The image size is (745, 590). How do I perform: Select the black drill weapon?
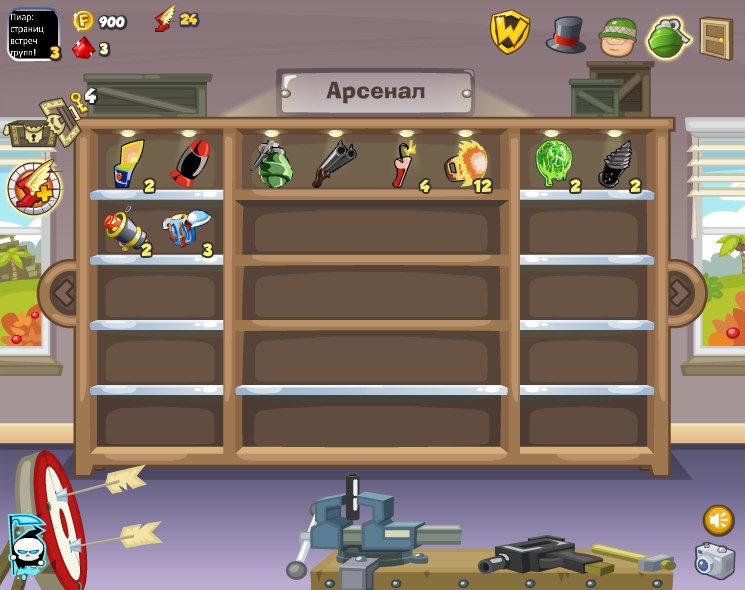coord(613,164)
